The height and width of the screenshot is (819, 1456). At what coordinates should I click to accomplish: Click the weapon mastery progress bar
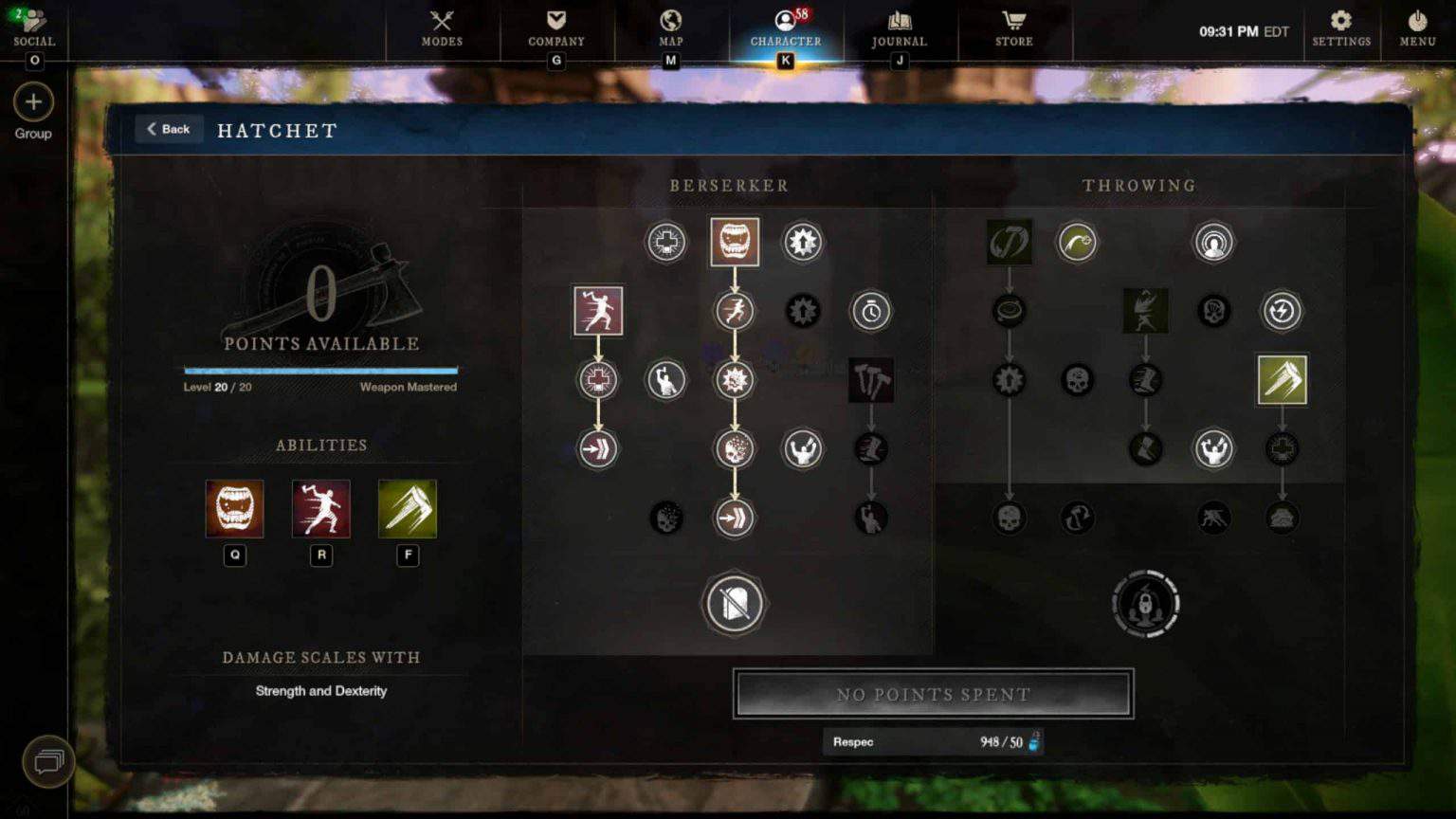(x=320, y=370)
